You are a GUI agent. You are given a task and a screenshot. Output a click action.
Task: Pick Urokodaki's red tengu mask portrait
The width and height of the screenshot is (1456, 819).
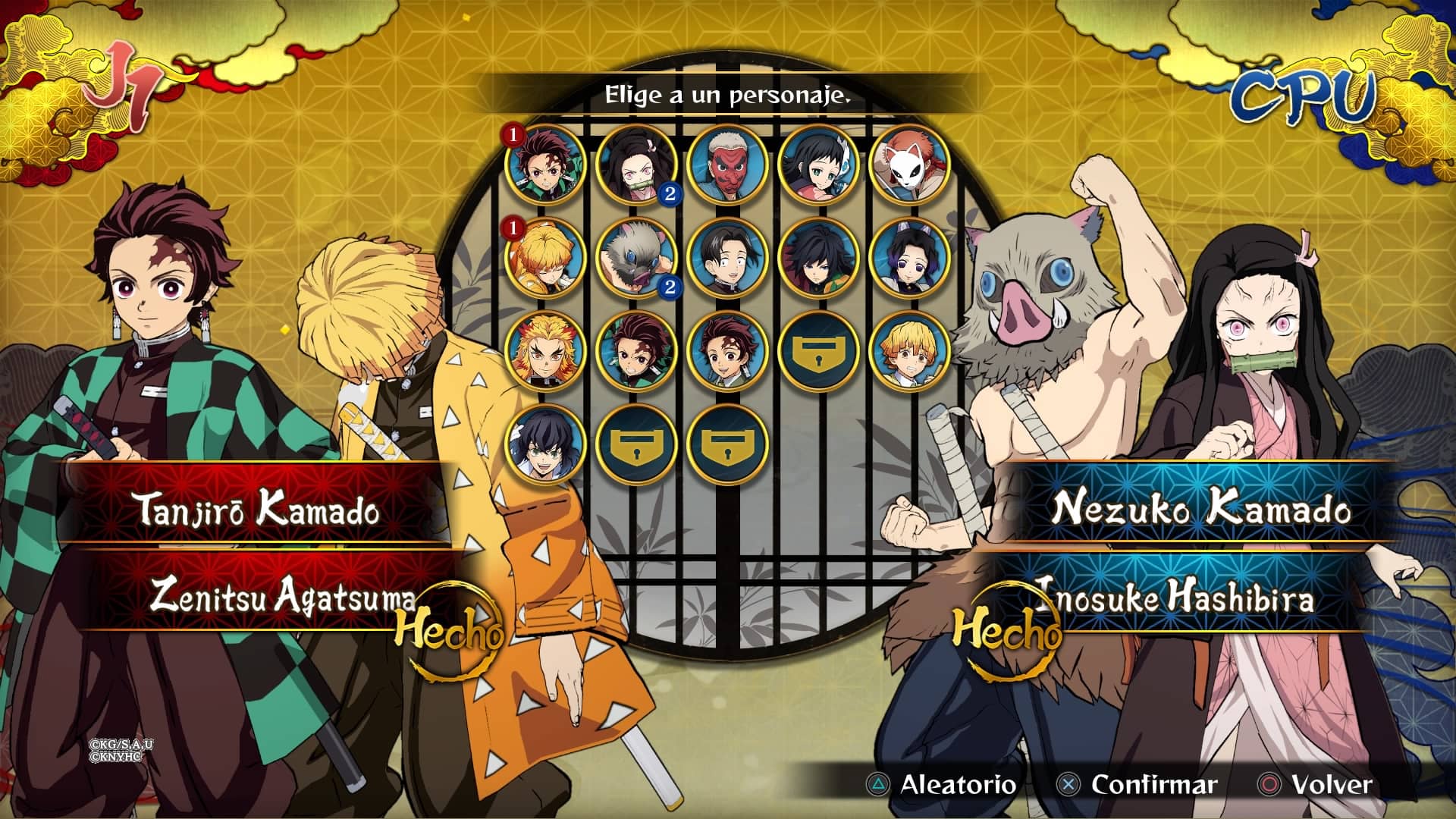click(x=726, y=164)
